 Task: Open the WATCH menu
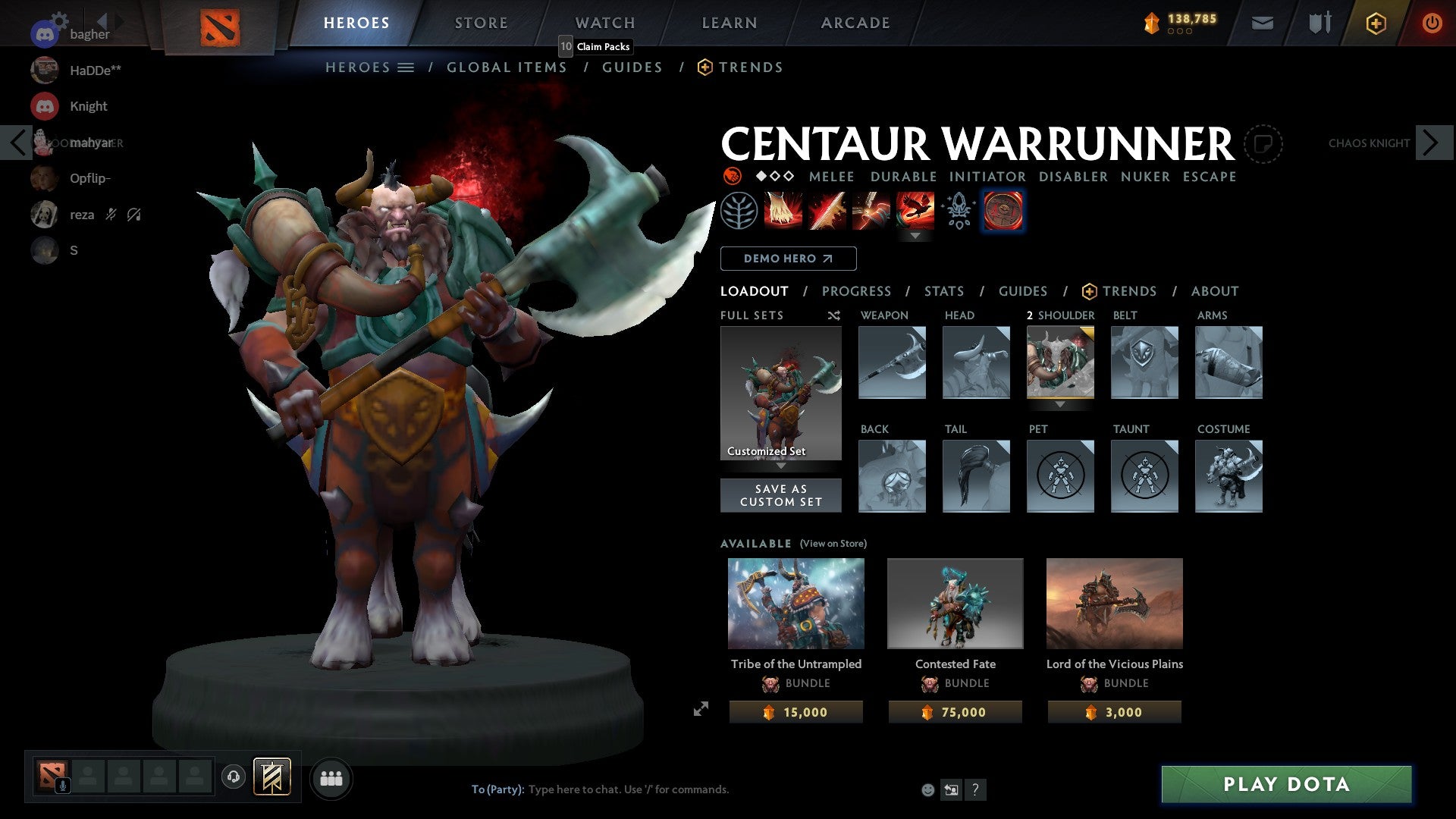[x=604, y=22]
